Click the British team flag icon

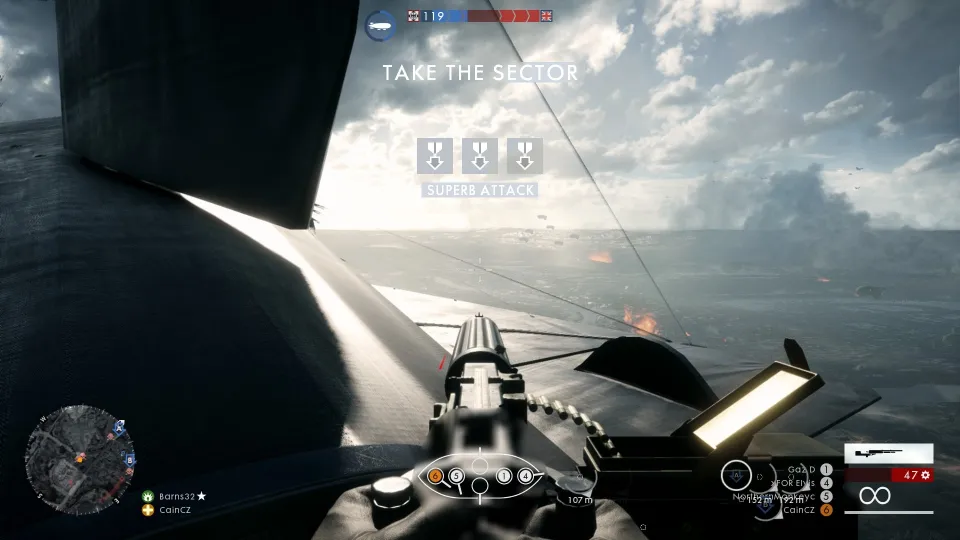545,16
